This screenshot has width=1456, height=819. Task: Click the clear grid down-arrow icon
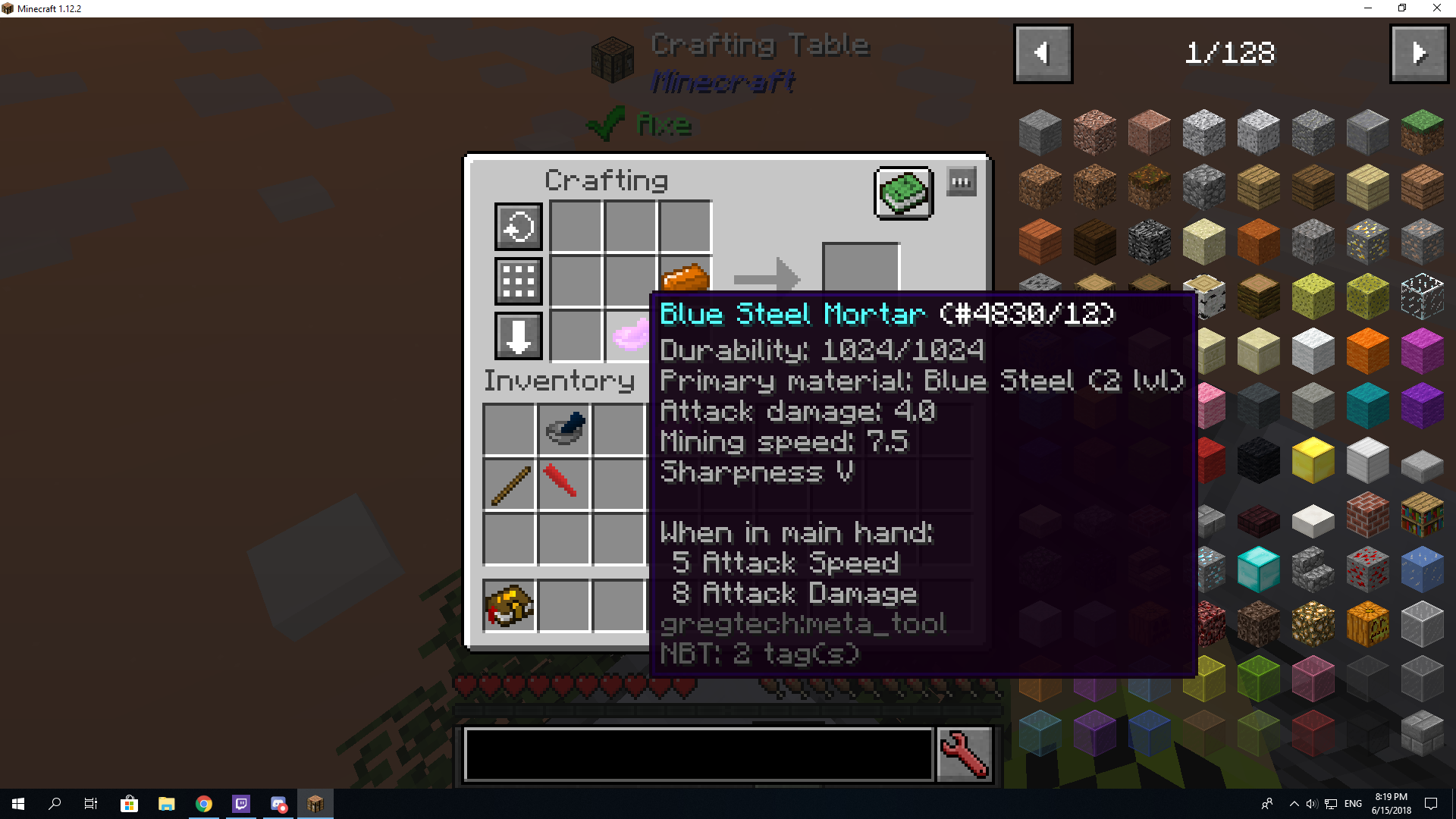click(518, 336)
